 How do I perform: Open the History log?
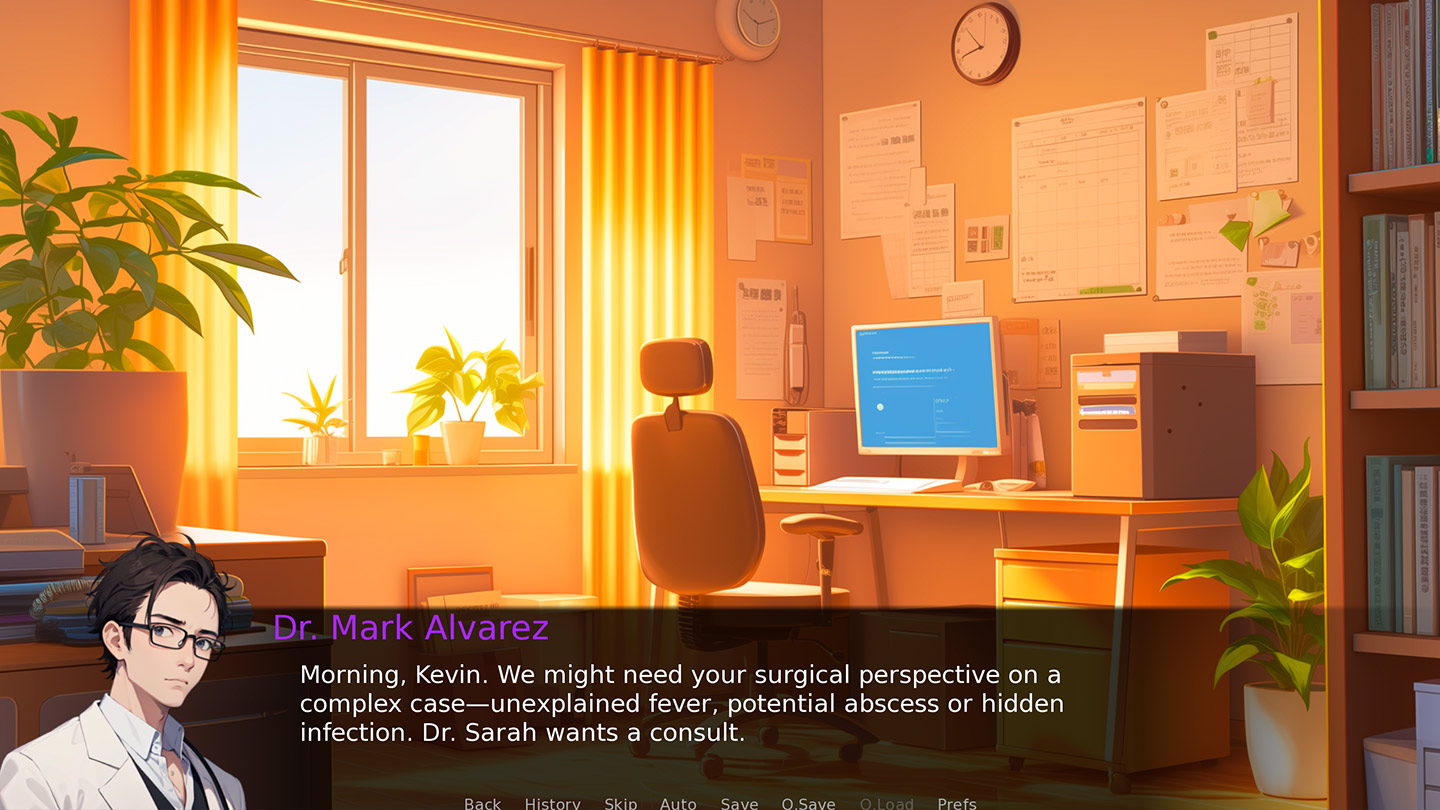coord(552,803)
